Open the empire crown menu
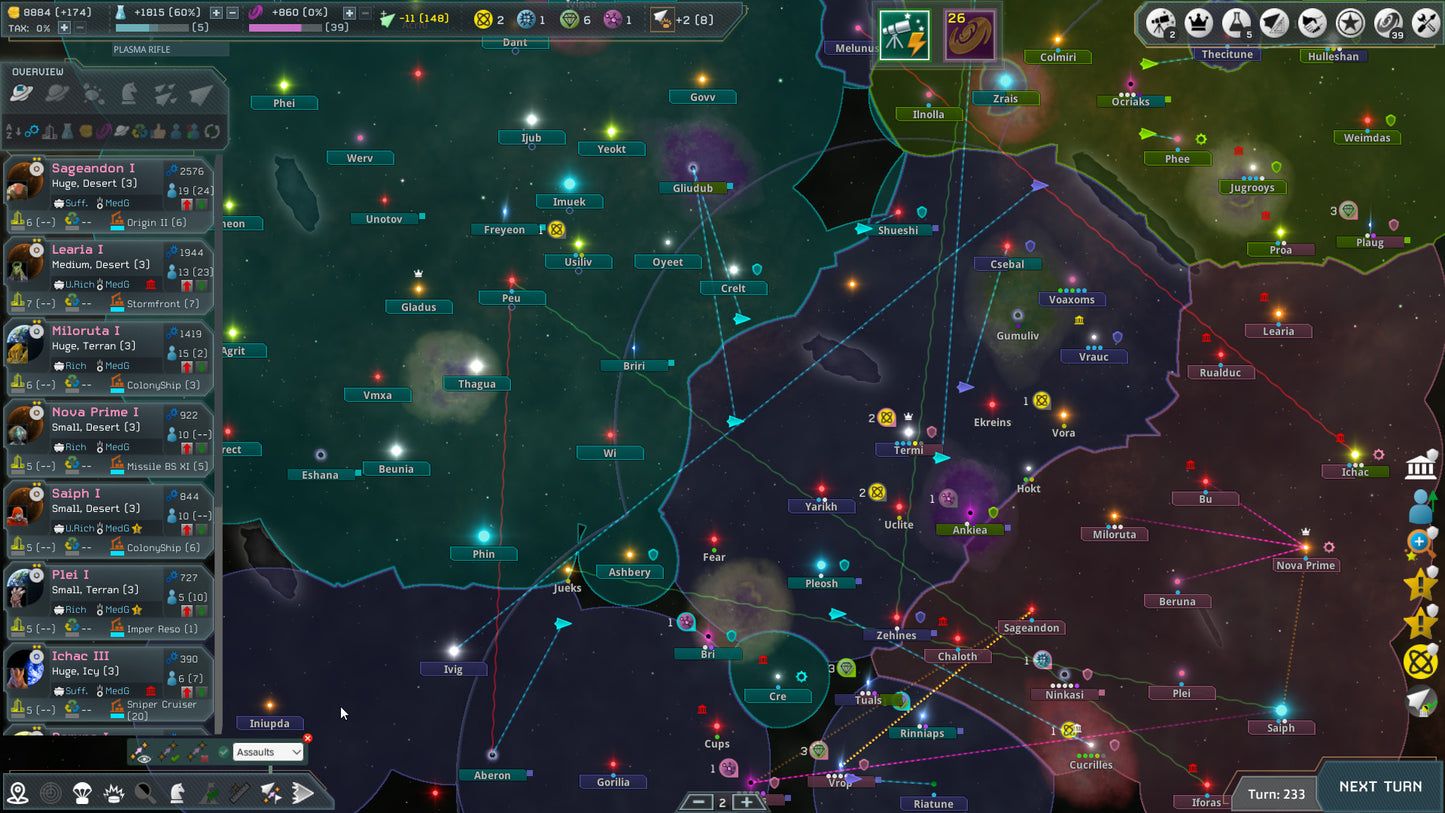1445x813 pixels. [1198, 22]
